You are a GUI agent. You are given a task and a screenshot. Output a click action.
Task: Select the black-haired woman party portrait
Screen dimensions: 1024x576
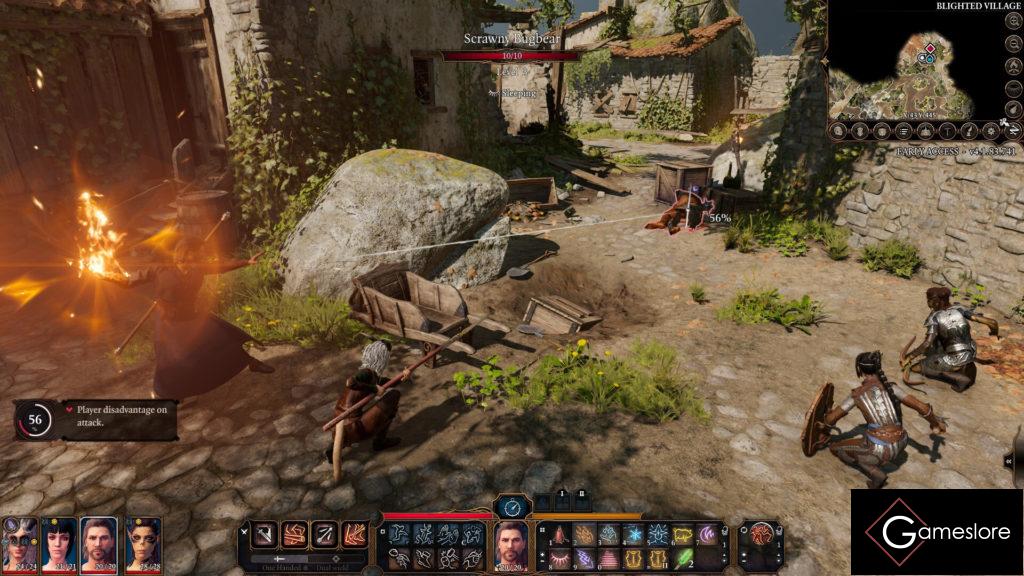[58, 541]
